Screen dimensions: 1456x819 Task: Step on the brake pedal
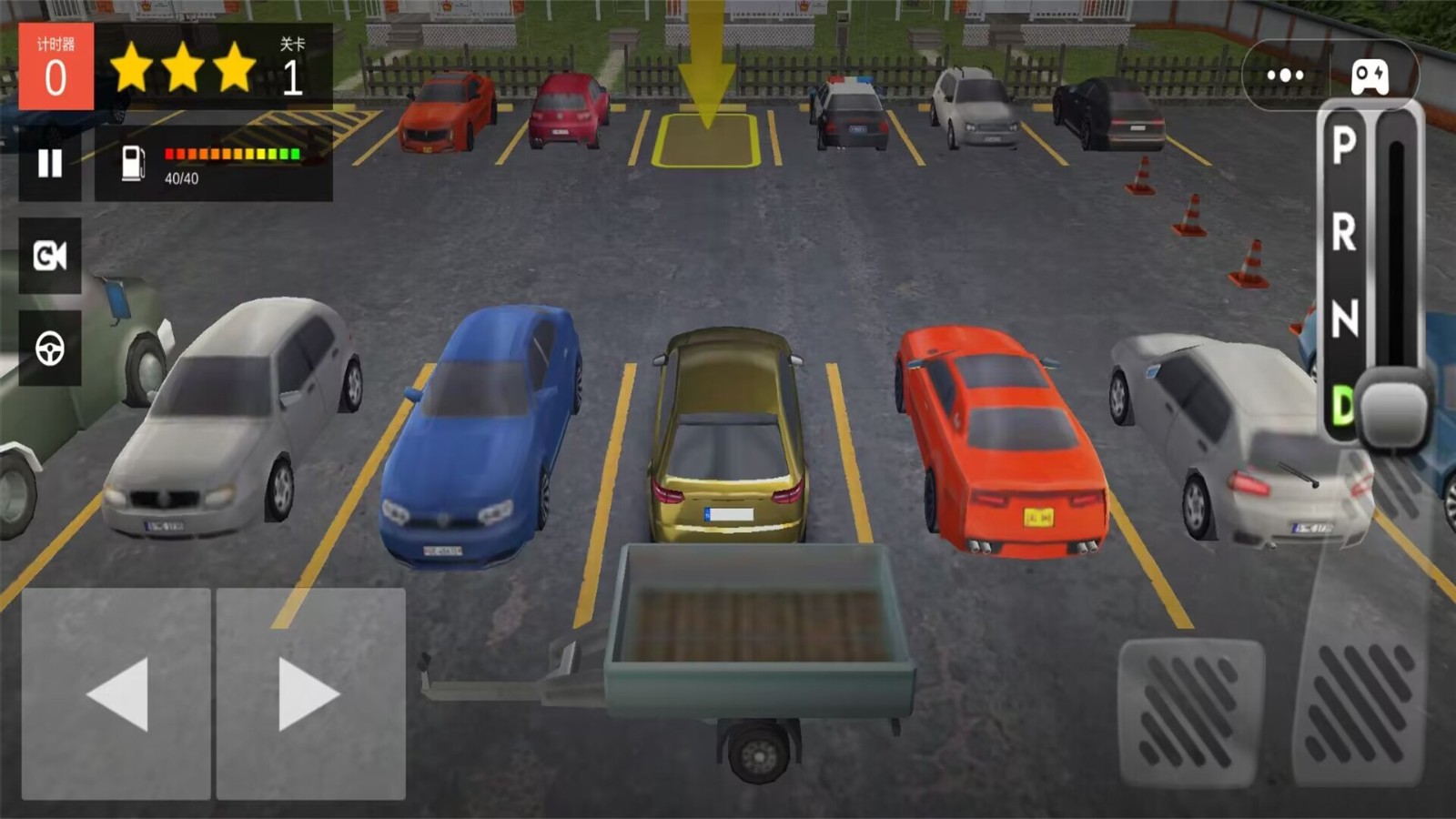click(x=1190, y=713)
